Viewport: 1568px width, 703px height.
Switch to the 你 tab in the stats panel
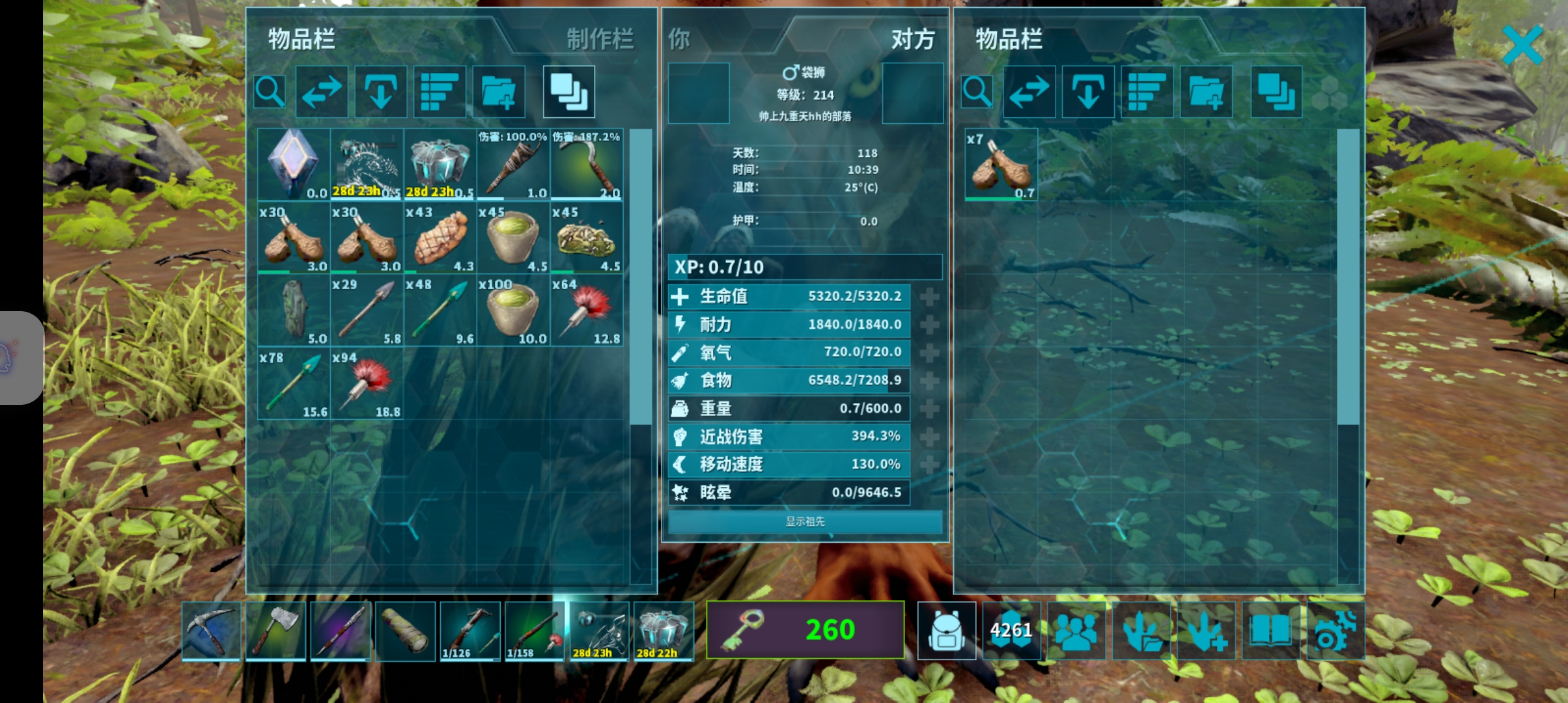[679, 40]
